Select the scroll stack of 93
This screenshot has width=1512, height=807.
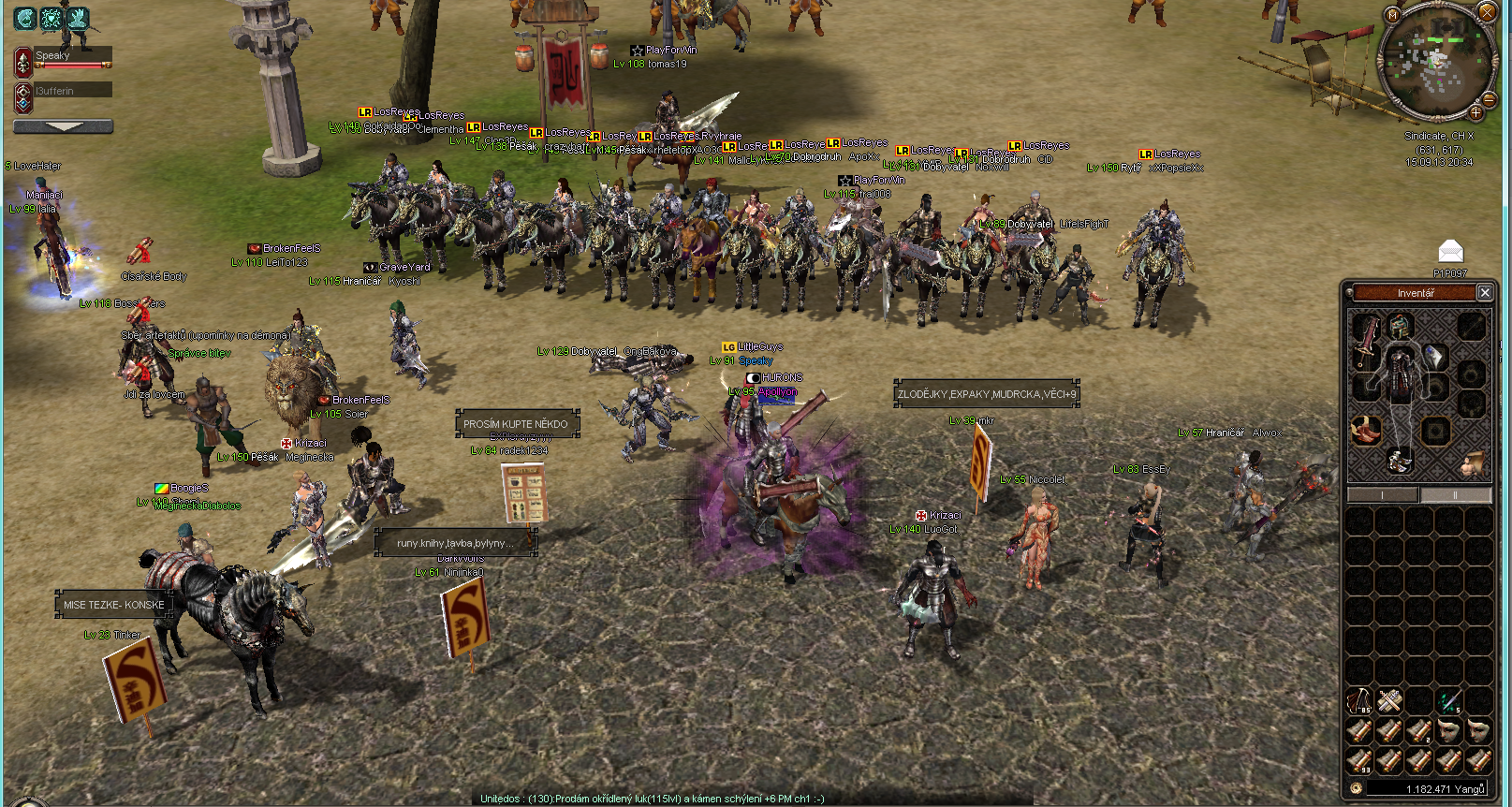tap(1359, 760)
